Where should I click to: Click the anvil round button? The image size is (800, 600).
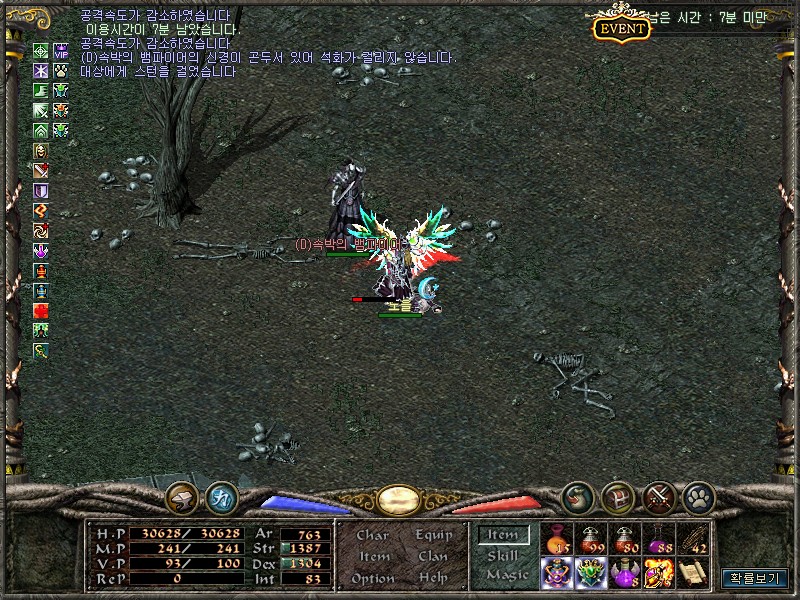[182, 495]
